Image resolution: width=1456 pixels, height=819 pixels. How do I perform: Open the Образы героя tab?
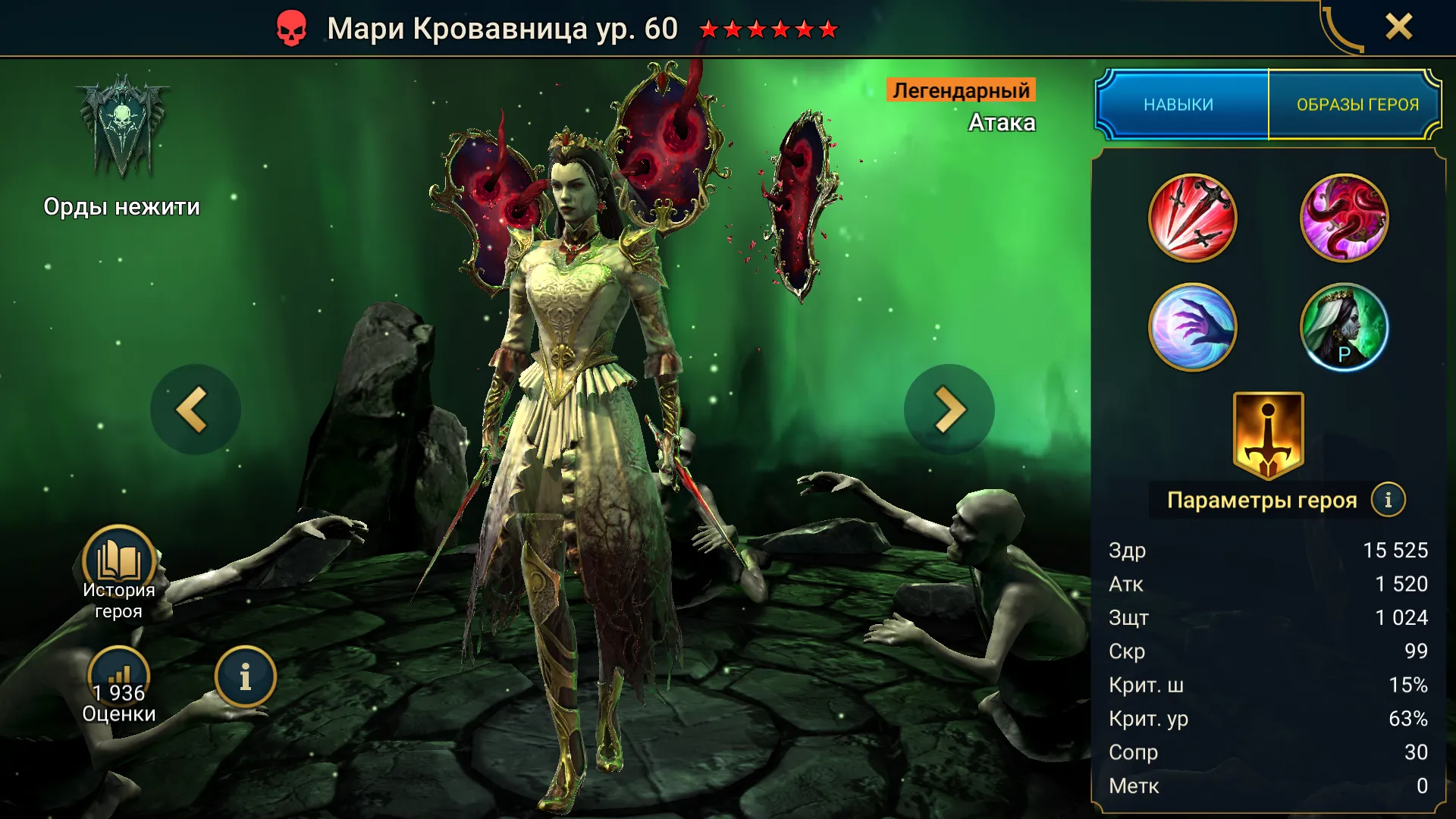(x=1357, y=105)
